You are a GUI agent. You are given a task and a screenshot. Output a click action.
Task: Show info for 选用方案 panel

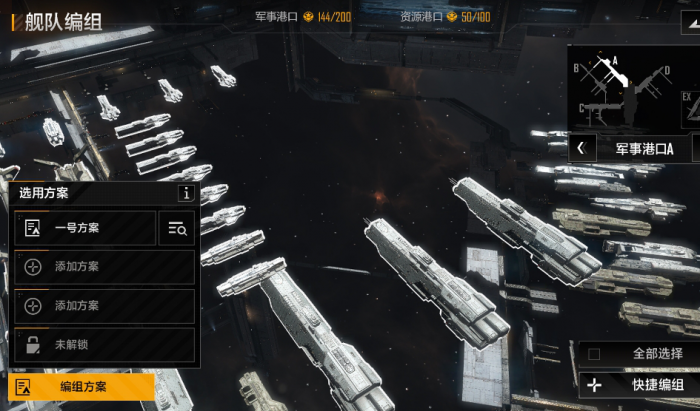pos(185,193)
